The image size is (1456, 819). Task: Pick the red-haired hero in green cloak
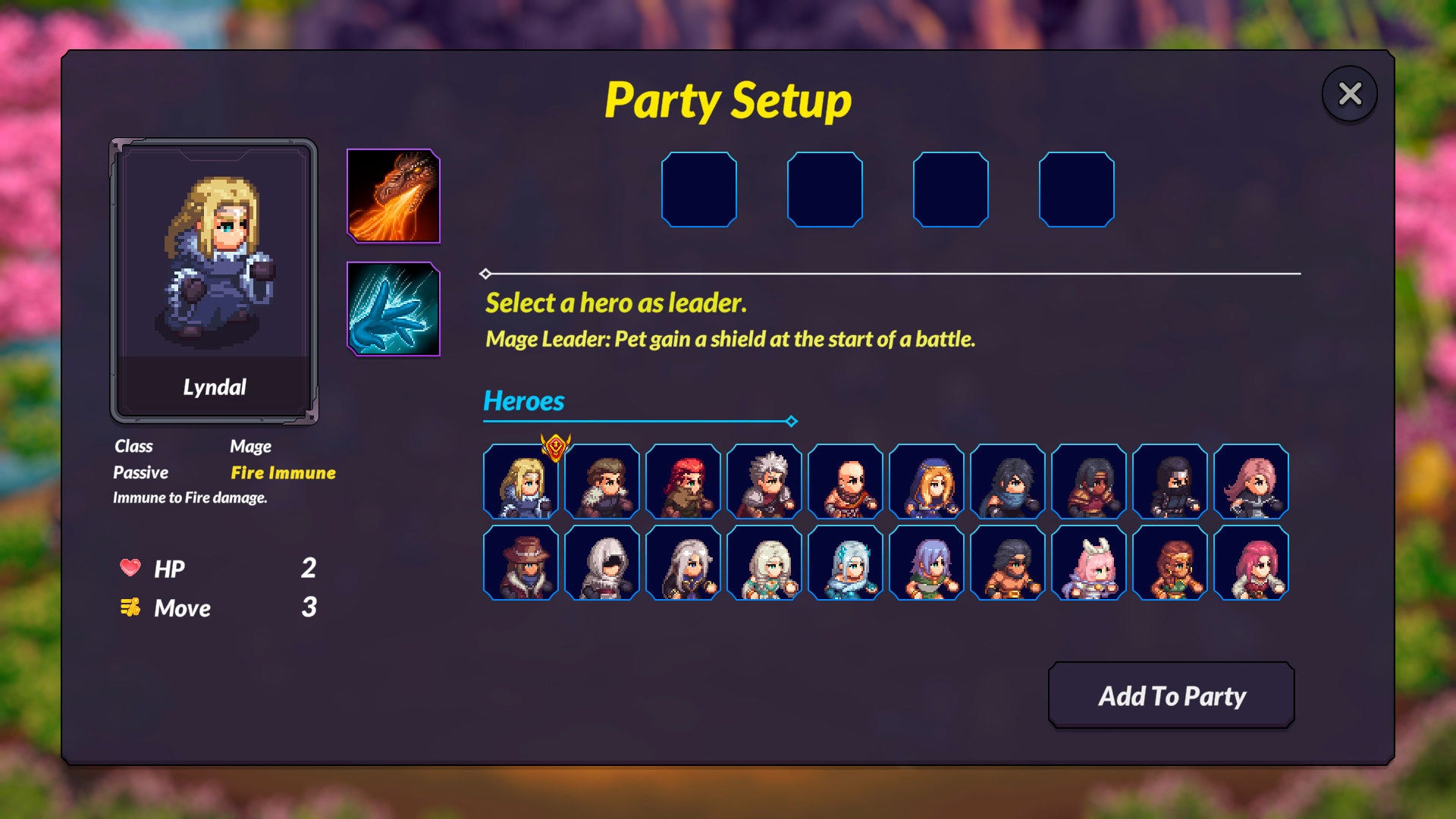(683, 482)
